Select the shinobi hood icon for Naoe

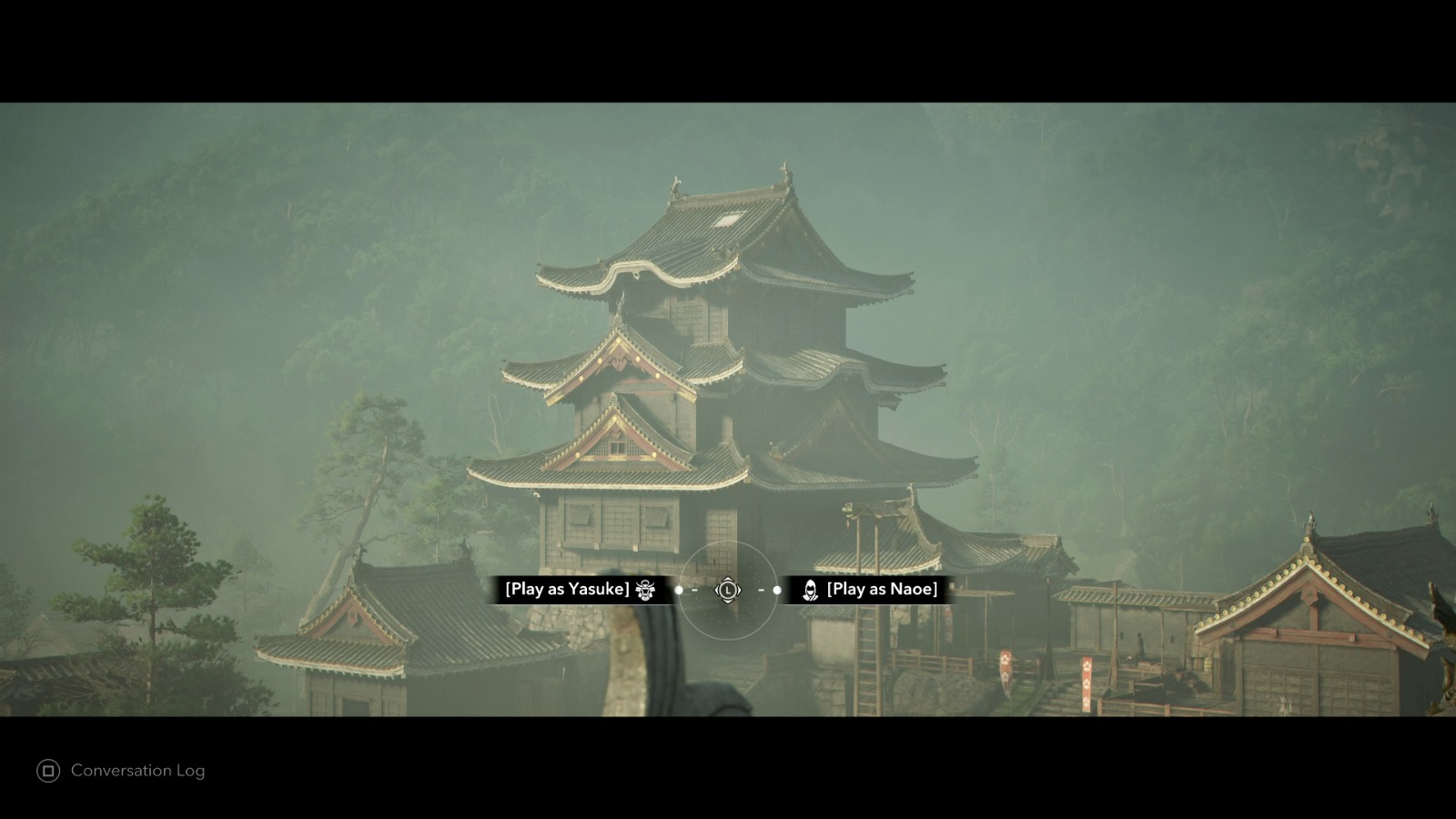tap(810, 590)
